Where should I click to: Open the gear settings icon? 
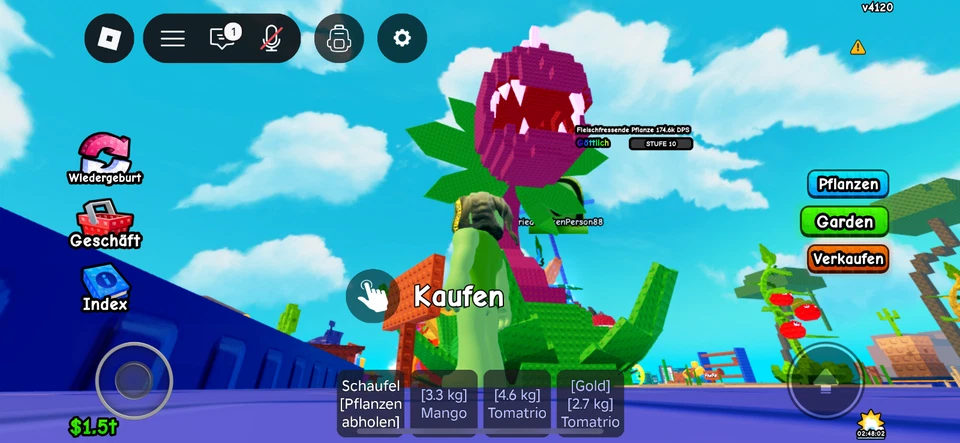click(x=402, y=39)
